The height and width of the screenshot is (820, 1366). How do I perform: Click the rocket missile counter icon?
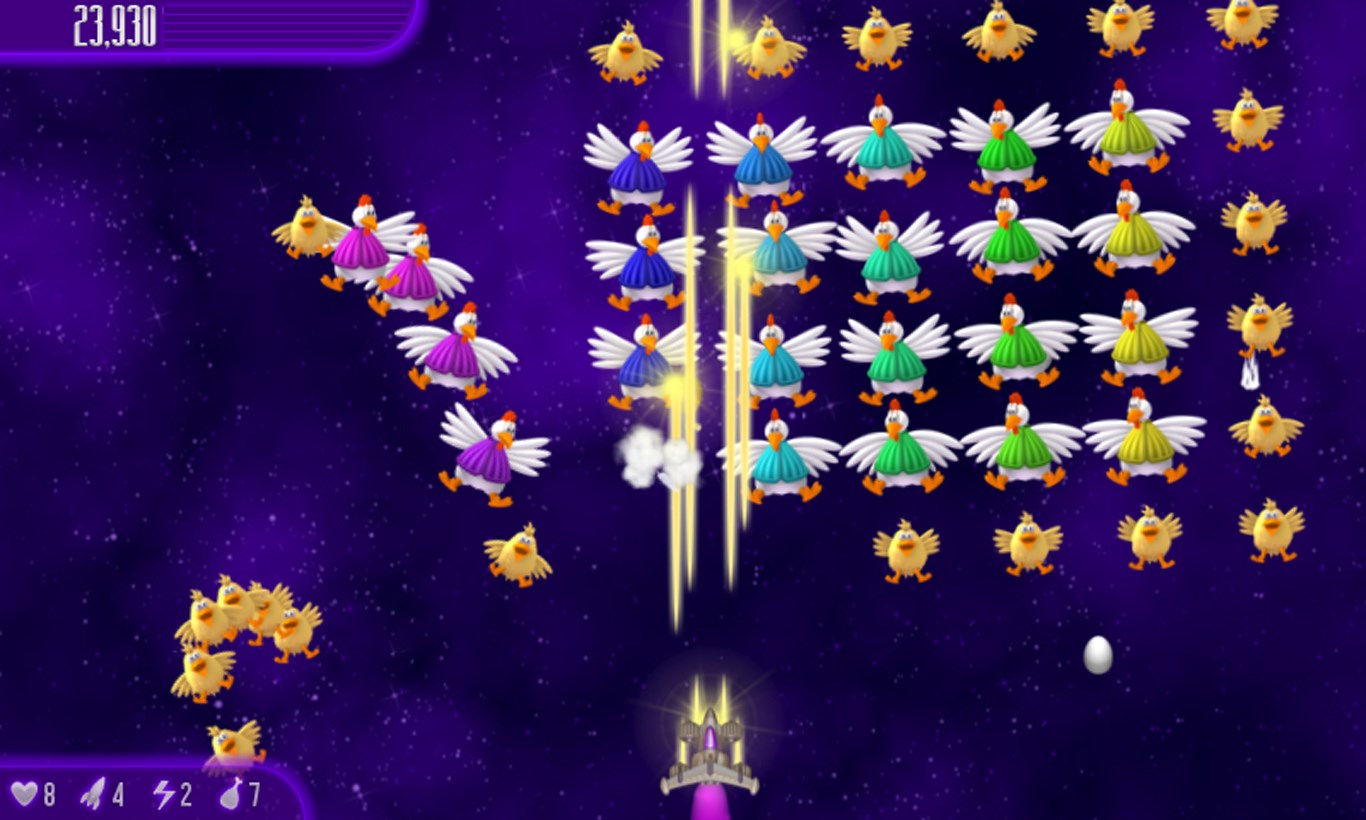coord(93,791)
